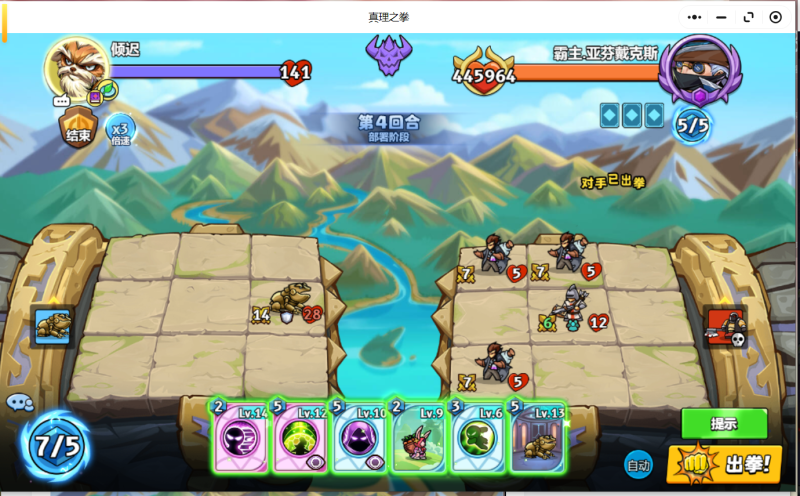Open the chat bubble icon
This screenshot has width=800, height=496.
tap(19, 403)
